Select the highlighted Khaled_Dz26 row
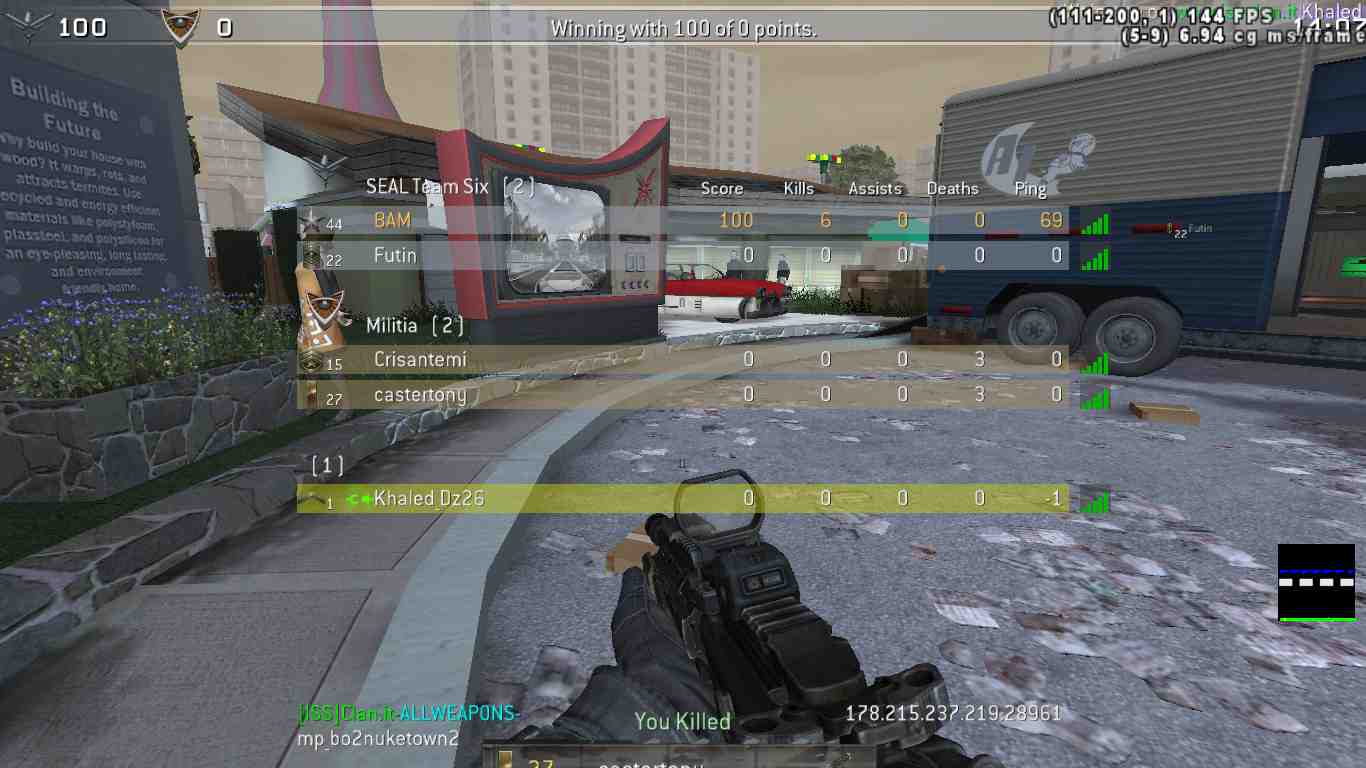Image resolution: width=1366 pixels, height=768 pixels. [x=682, y=498]
